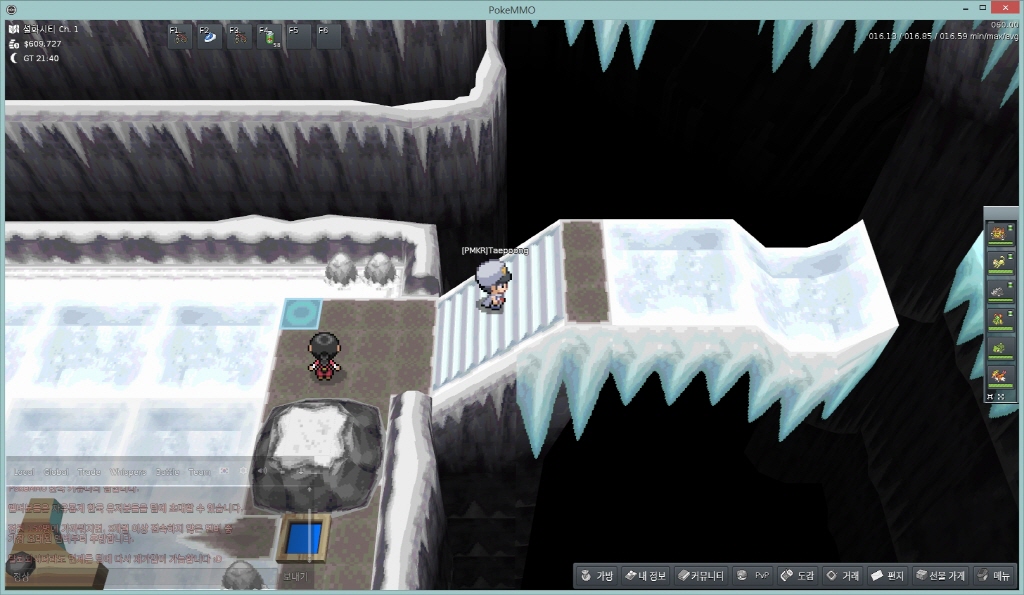Select the blue item in the F2 slot

209,37
